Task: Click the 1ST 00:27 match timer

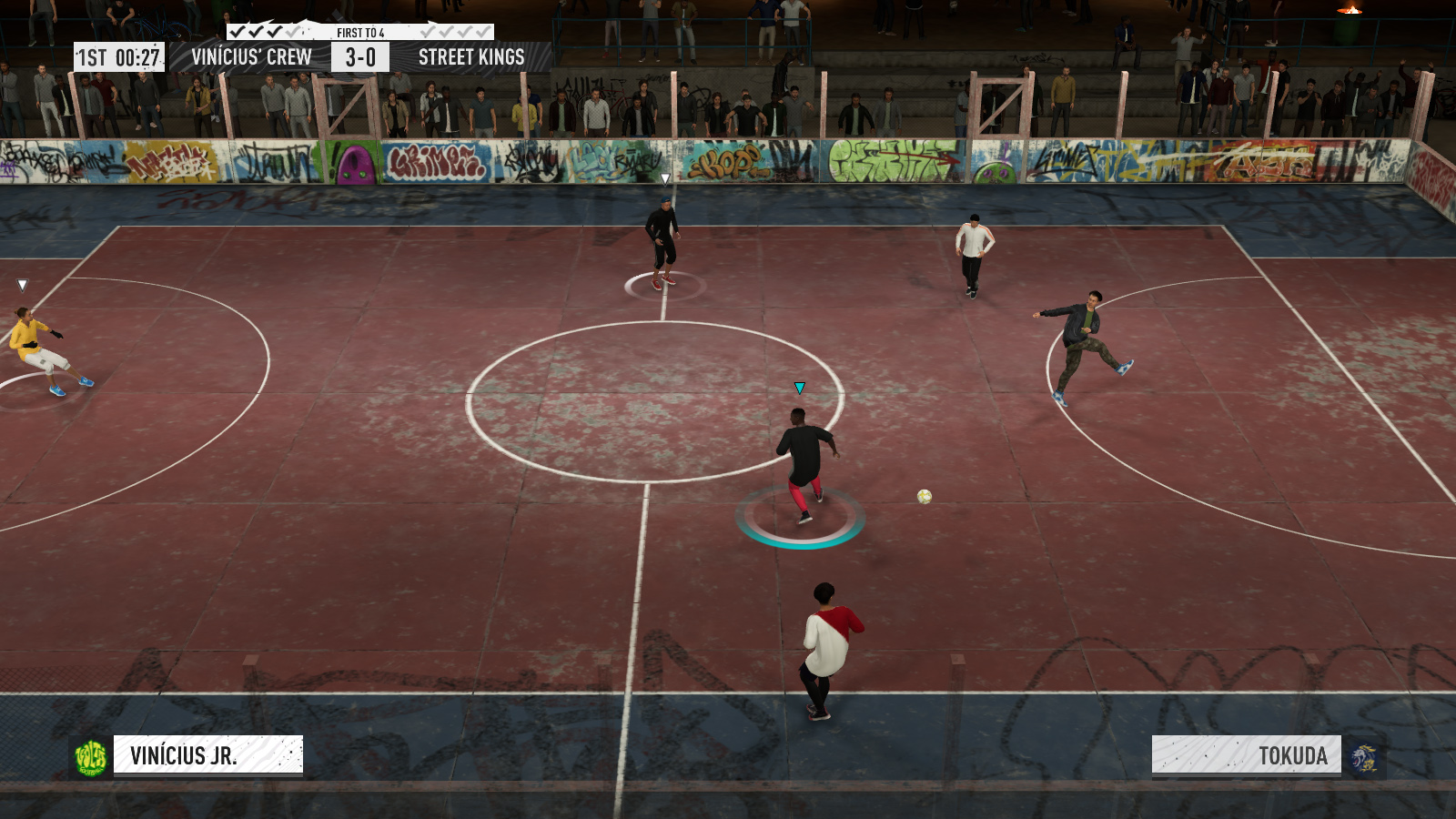Action: (x=120, y=56)
